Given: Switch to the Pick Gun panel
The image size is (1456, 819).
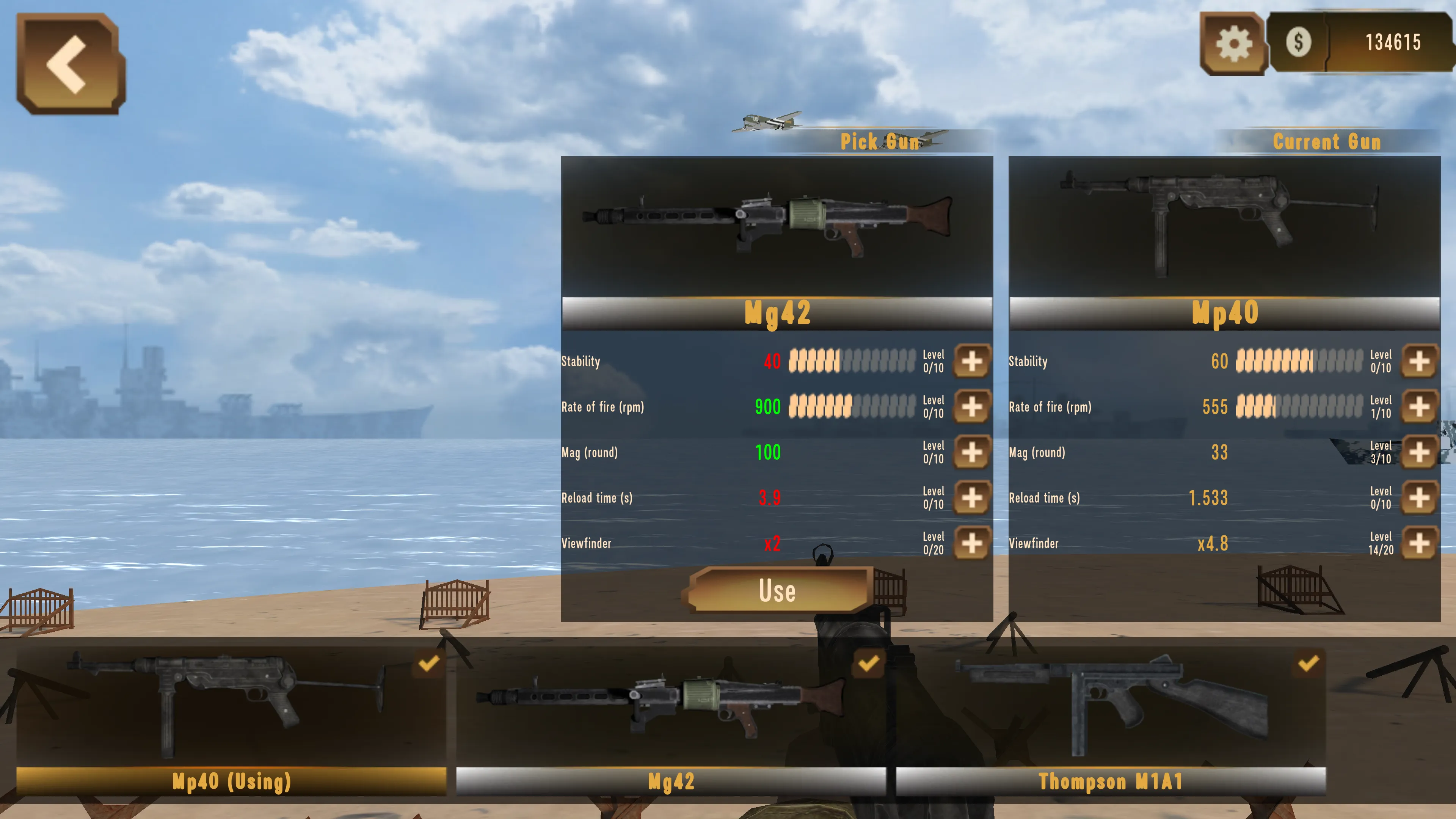Looking at the screenshot, I should pos(880,143).
